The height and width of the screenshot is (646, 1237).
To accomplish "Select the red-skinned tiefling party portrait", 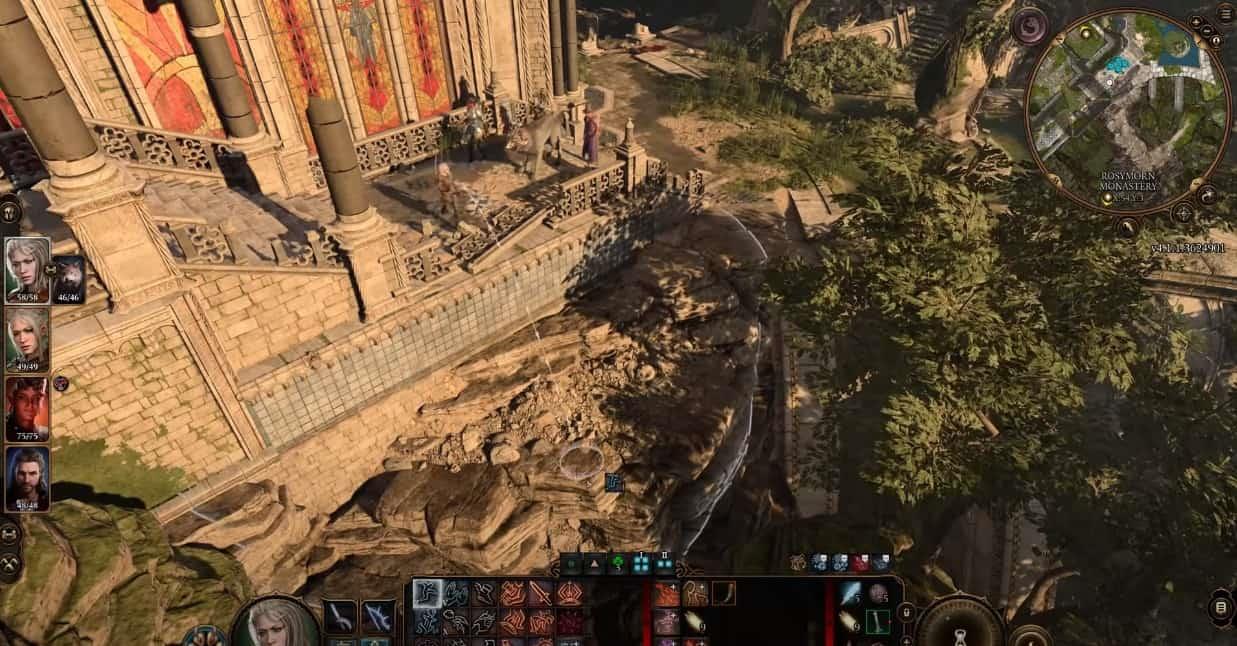I will click(x=27, y=408).
